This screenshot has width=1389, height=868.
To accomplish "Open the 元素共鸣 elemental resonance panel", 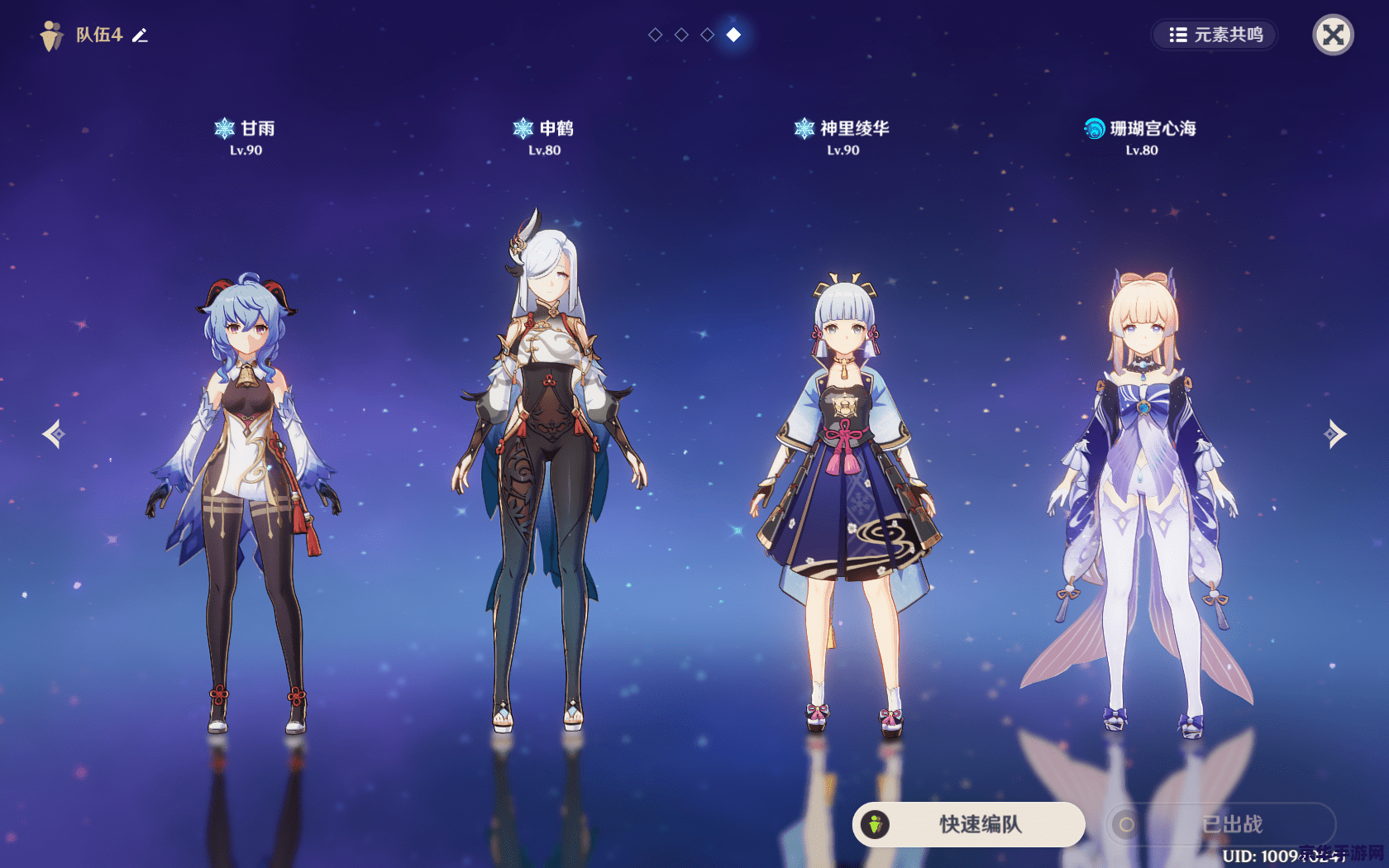I will (x=1215, y=35).
